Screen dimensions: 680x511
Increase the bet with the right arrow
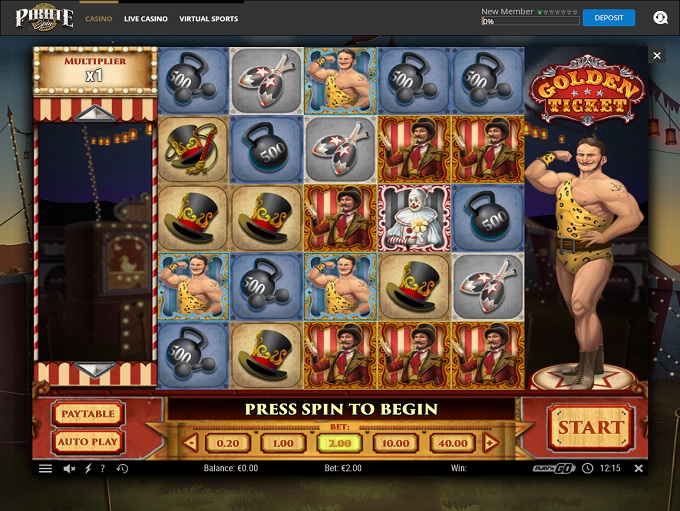490,443
